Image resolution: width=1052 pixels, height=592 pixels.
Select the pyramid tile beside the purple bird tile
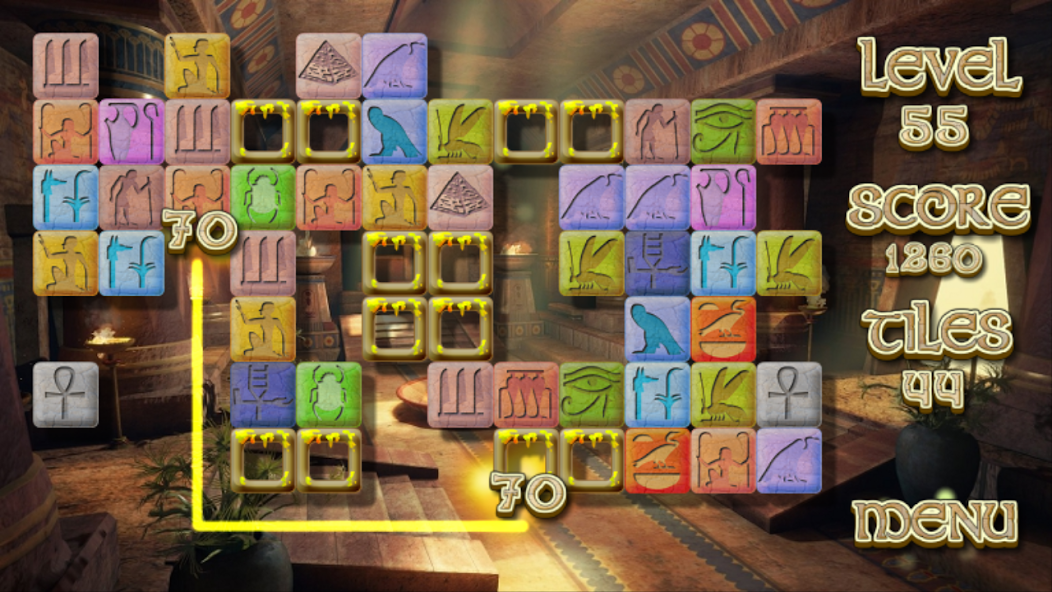click(328, 66)
